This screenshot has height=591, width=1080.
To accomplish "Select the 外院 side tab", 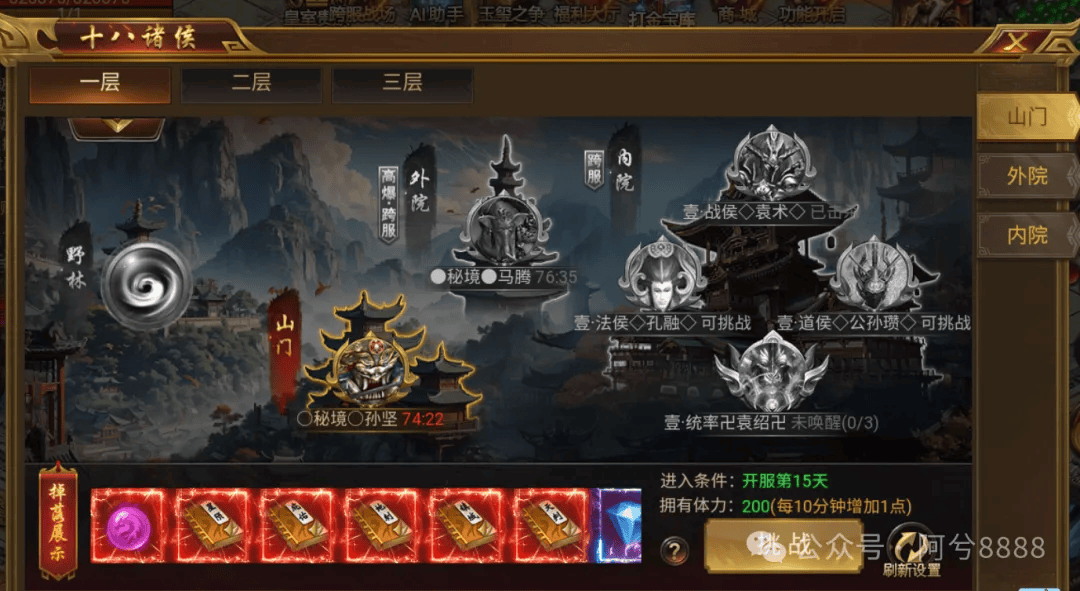I will point(1026,176).
